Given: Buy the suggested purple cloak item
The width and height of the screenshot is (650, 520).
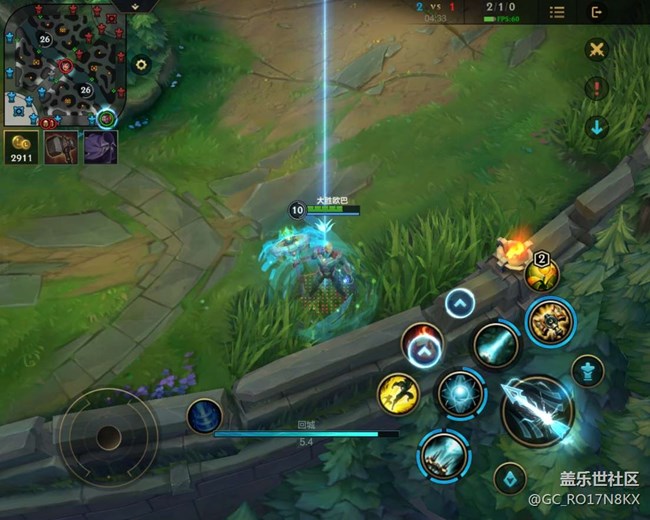Looking at the screenshot, I should click(100, 147).
